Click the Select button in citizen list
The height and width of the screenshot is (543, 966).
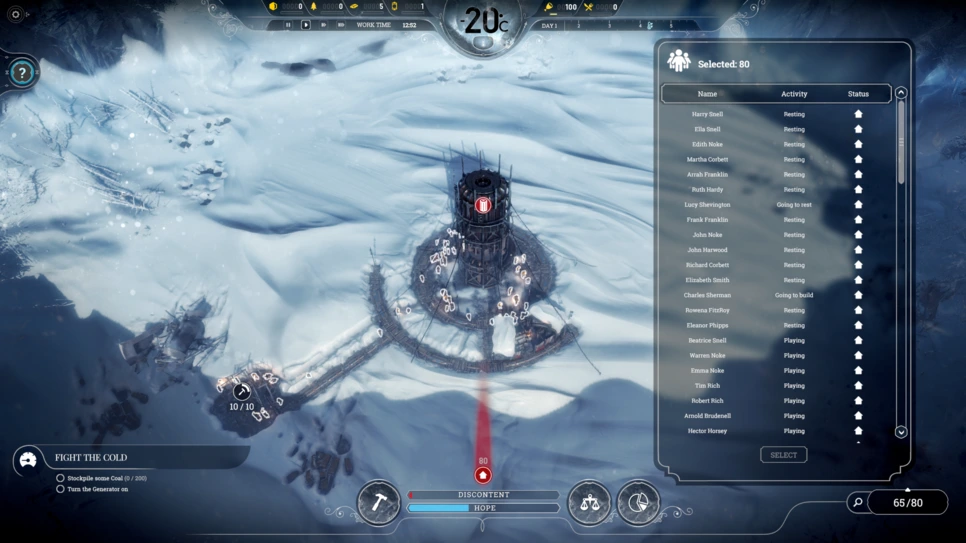click(783, 455)
